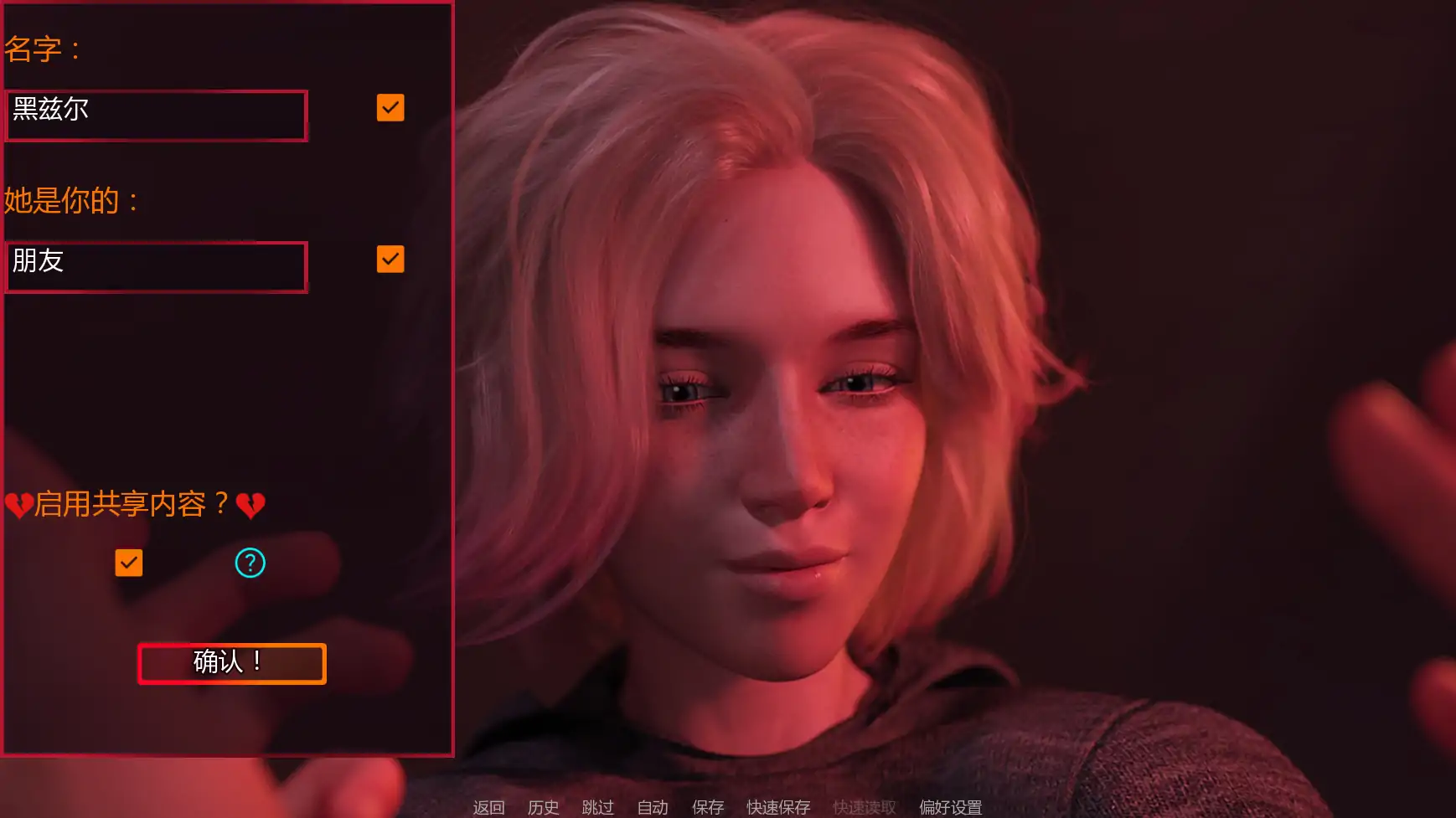
Task: Toggle the checkbox beside the 朋友 field
Action: [x=390, y=259]
